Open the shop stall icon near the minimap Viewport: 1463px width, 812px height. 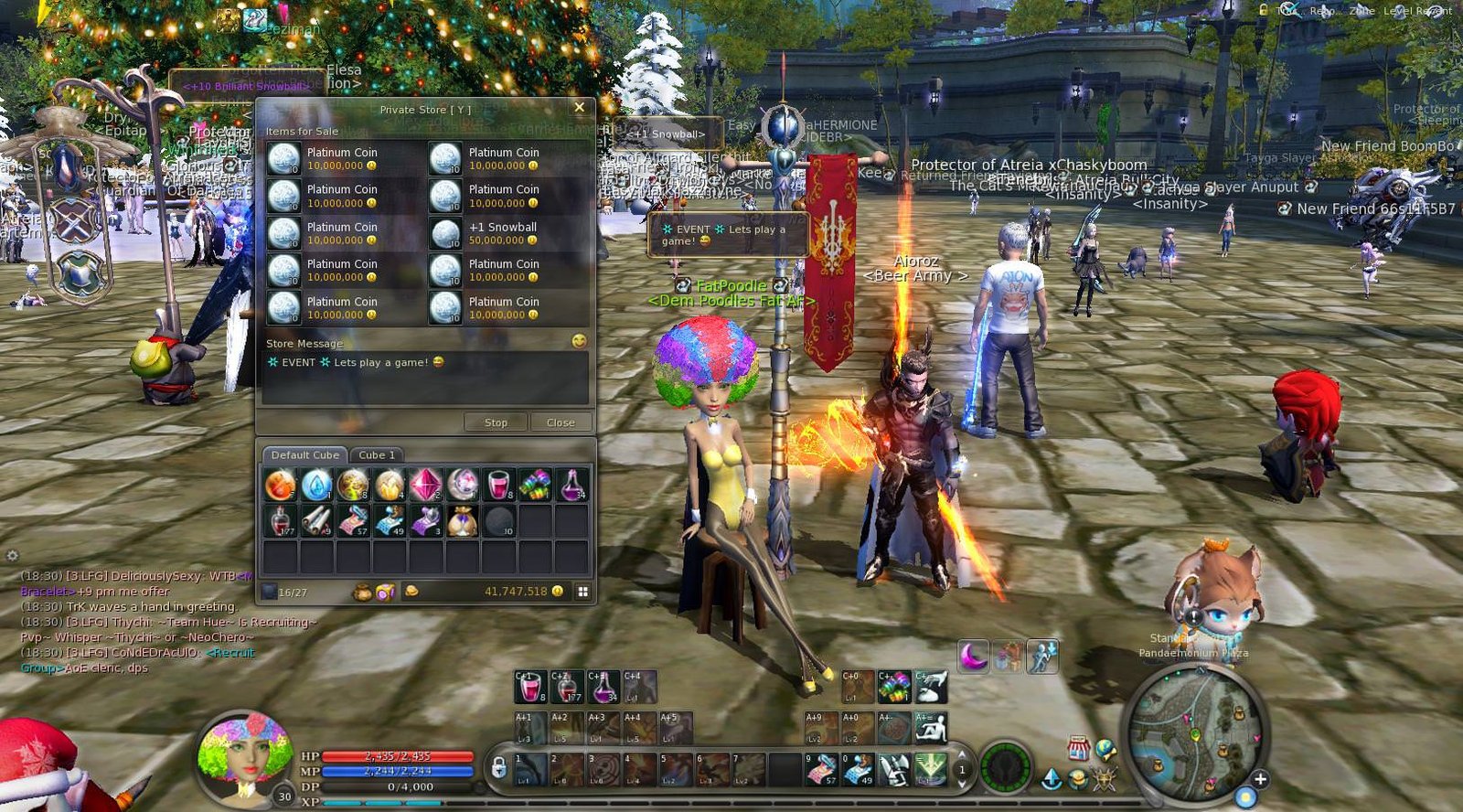[1078, 746]
